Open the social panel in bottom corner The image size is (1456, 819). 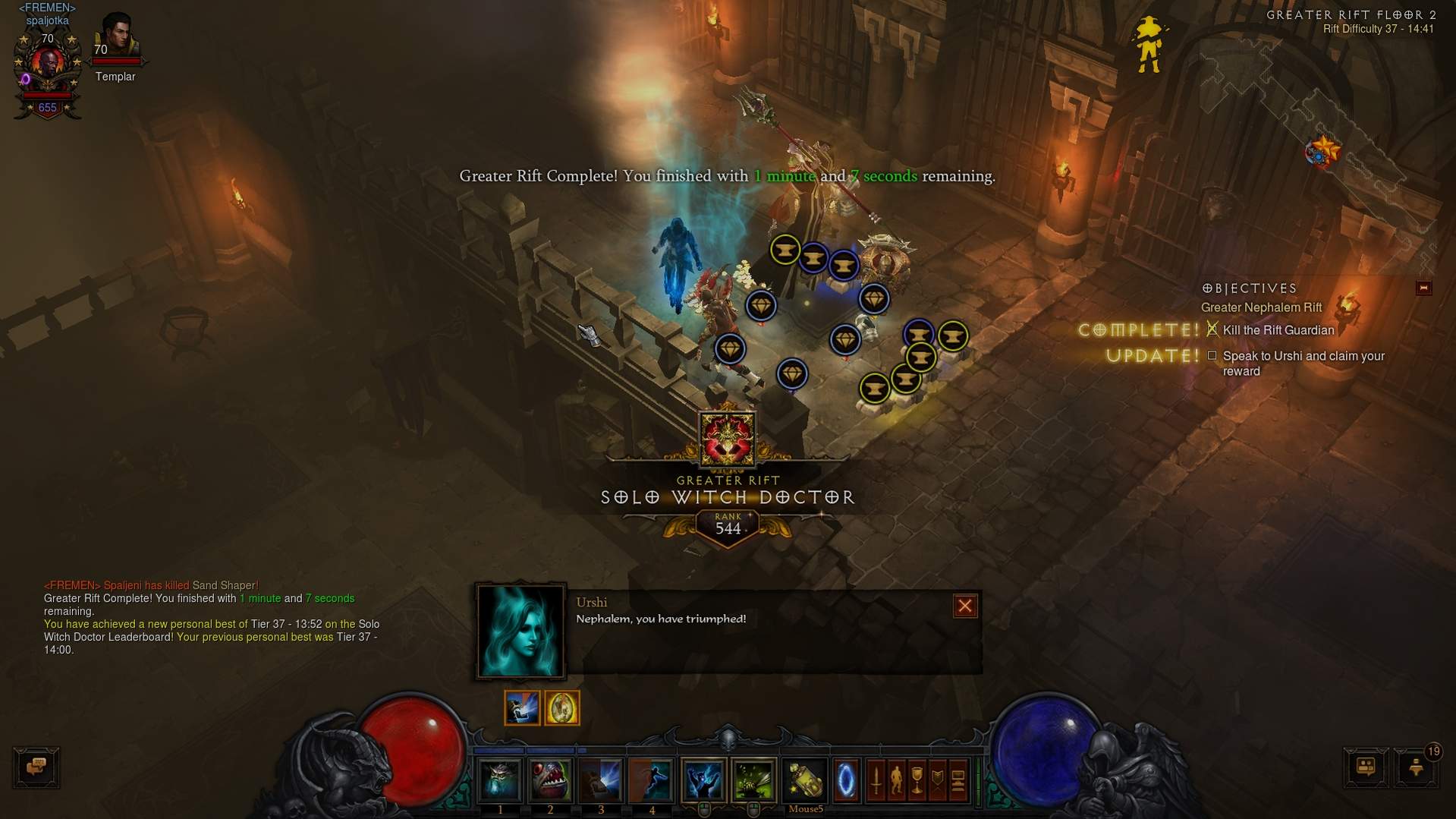(x=1366, y=767)
